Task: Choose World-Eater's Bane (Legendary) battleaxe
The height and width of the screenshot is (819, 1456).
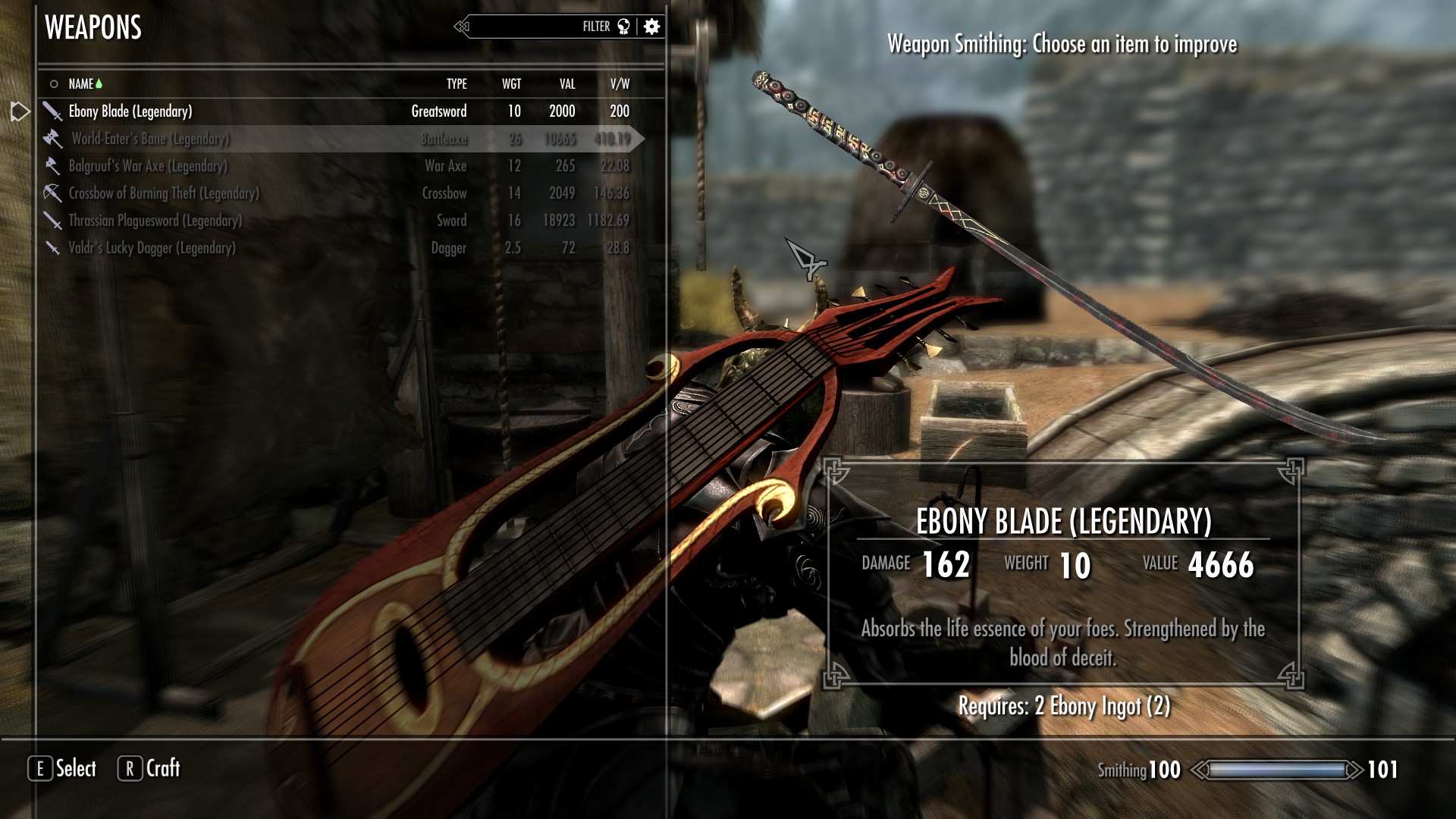Action: pos(150,139)
